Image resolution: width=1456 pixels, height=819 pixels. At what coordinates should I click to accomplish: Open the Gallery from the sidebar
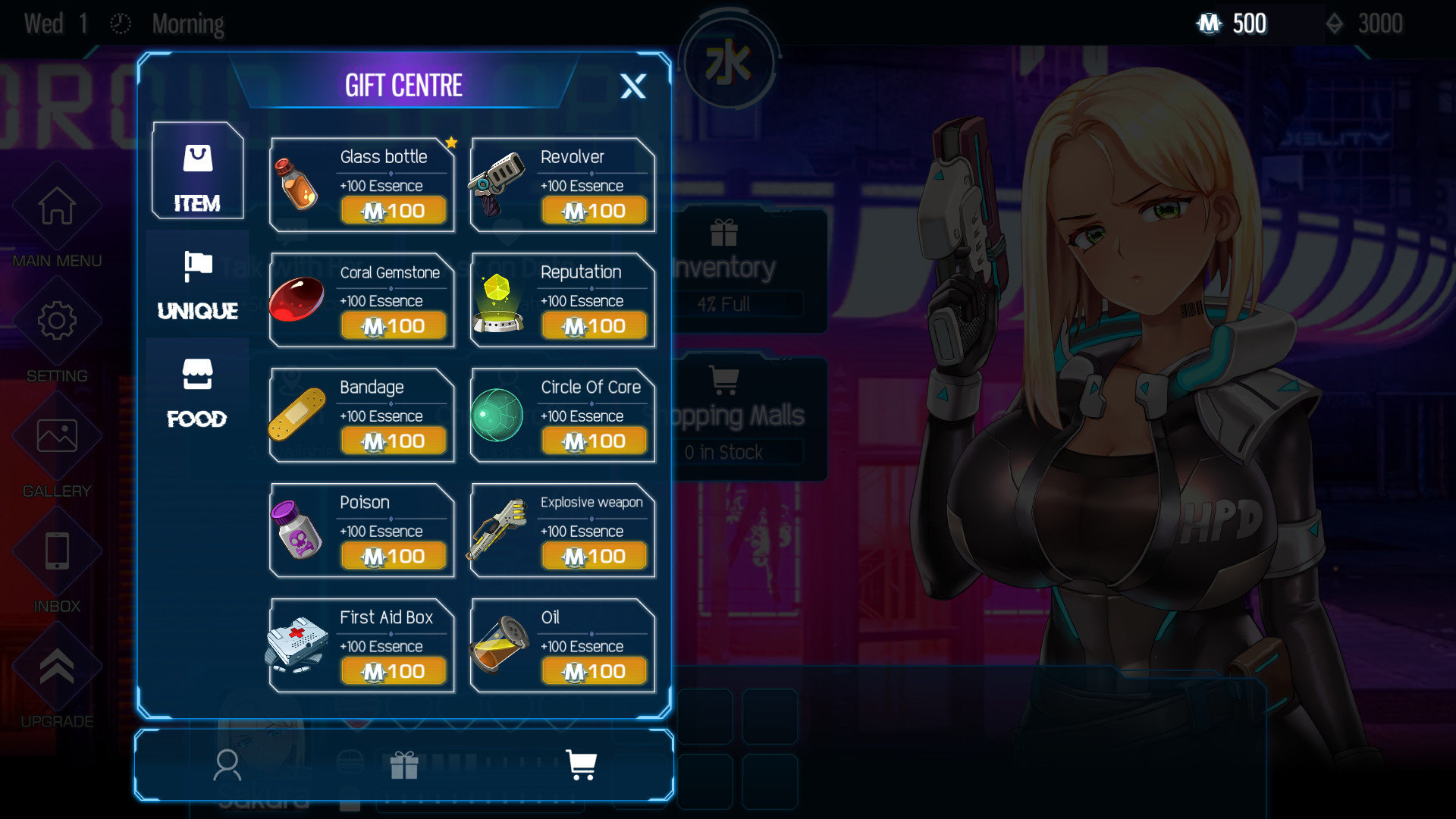[57, 436]
